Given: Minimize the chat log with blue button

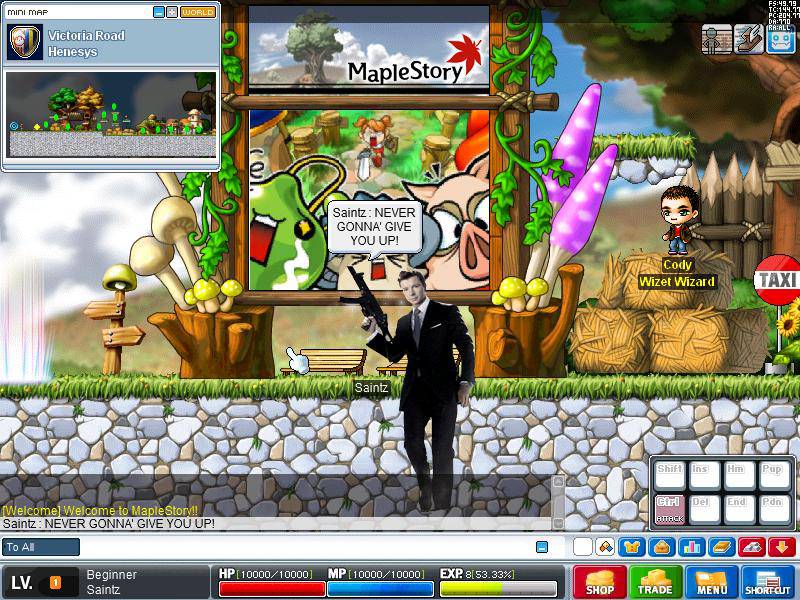Looking at the screenshot, I should pyautogui.click(x=542, y=547).
